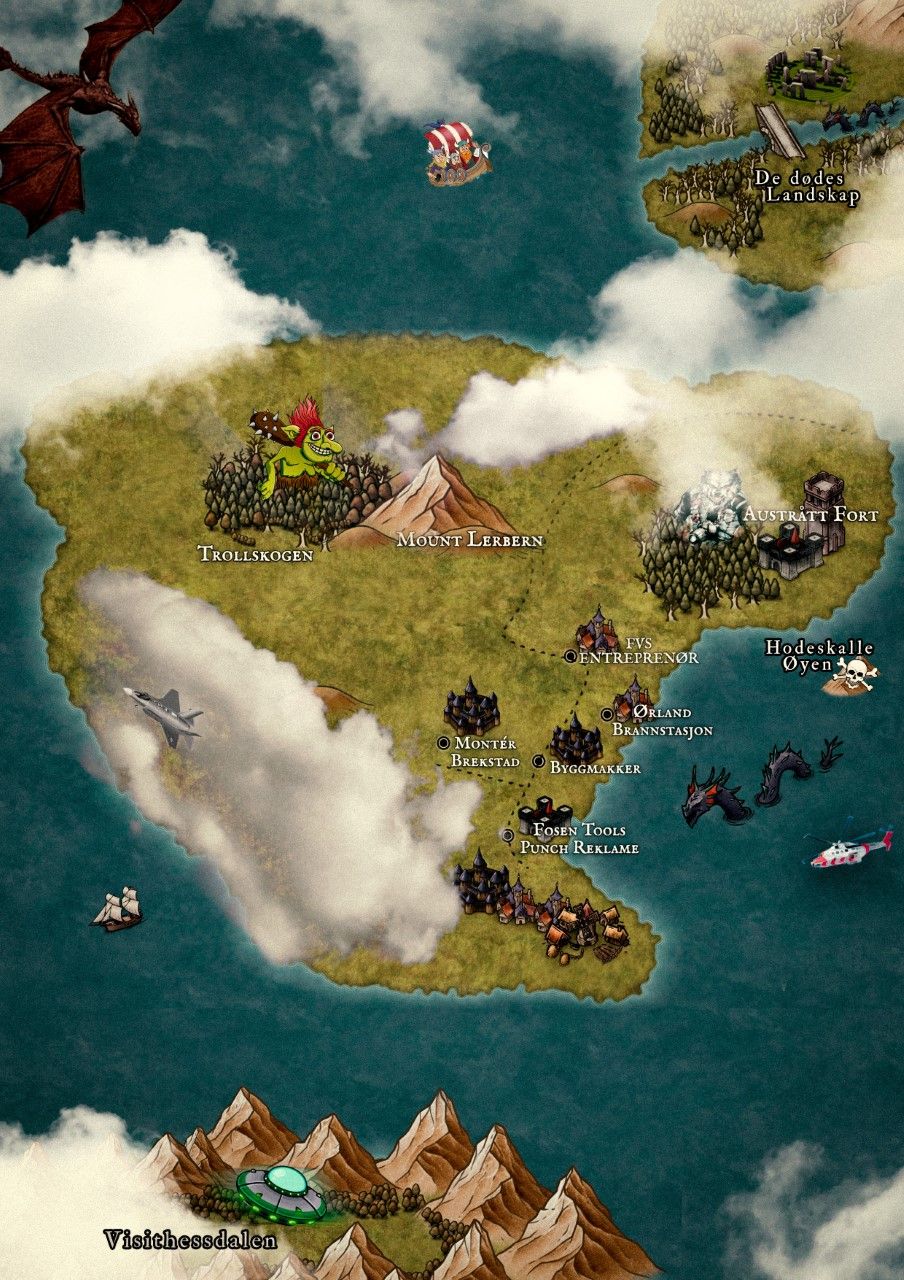This screenshot has height=1280, width=904.
Task: Open the Montér Brekstad map marker
Action: [x=444, y=743]
